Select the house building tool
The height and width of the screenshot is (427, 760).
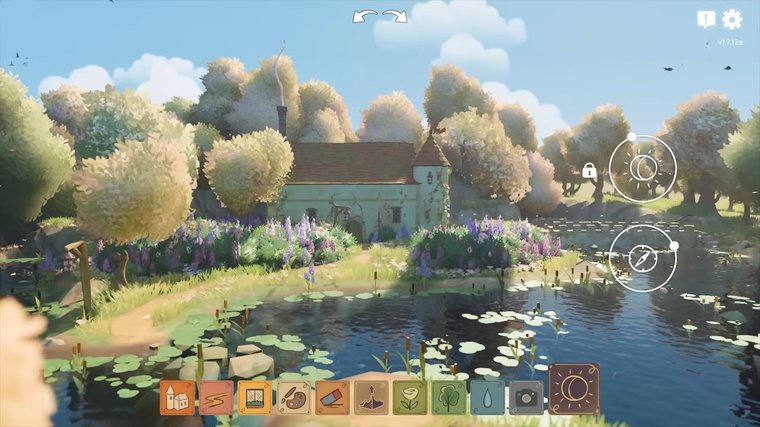(x=177, y=397)
